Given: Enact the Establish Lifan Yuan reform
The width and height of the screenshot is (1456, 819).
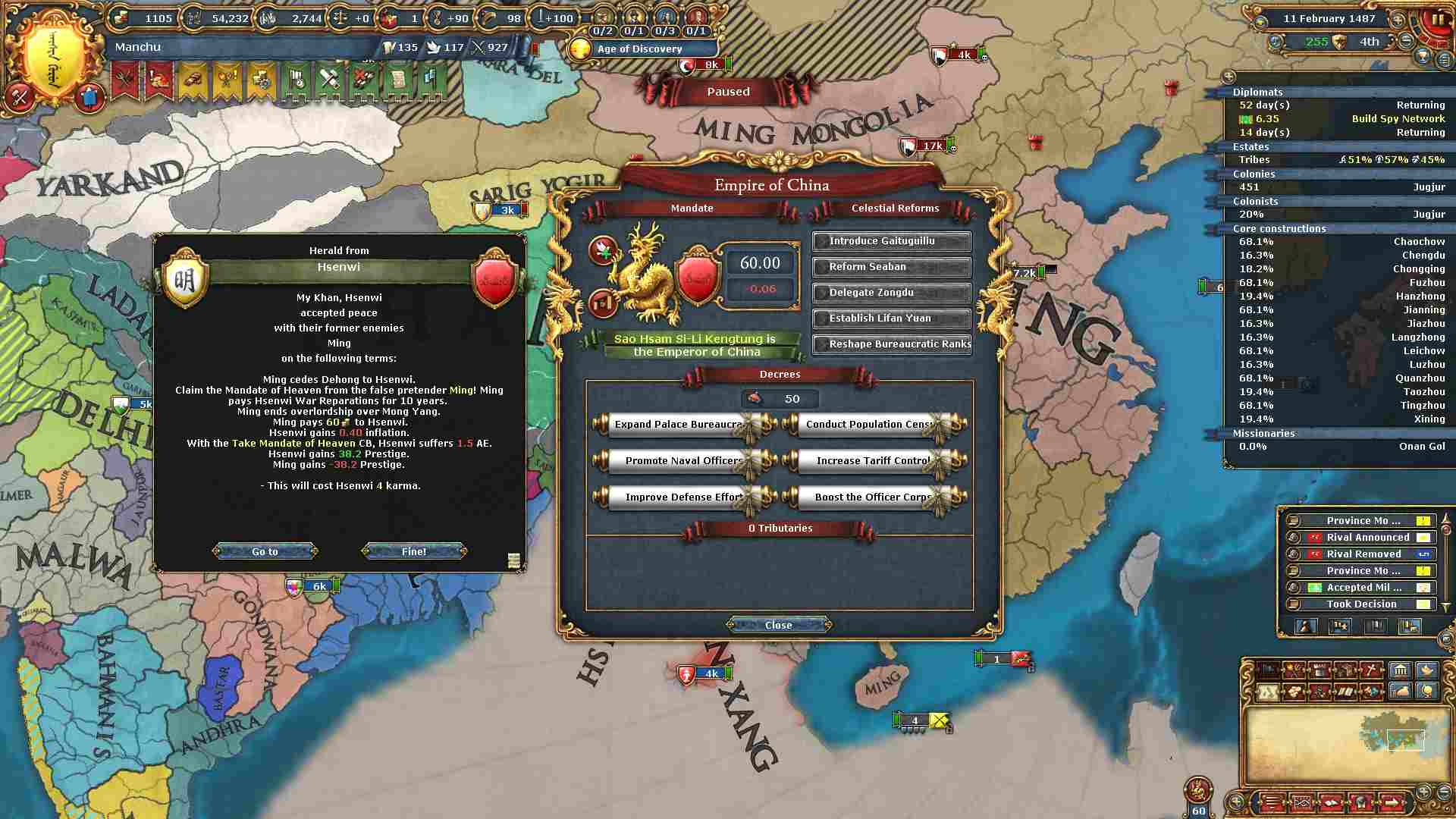Looking at the screenshot, I should (x=891, y=318).
